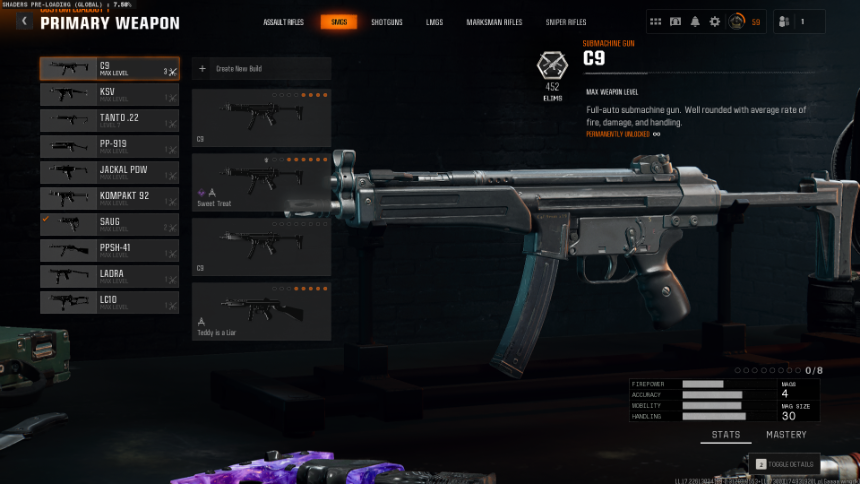Go back using the arrow button

(x=24, y=22)
